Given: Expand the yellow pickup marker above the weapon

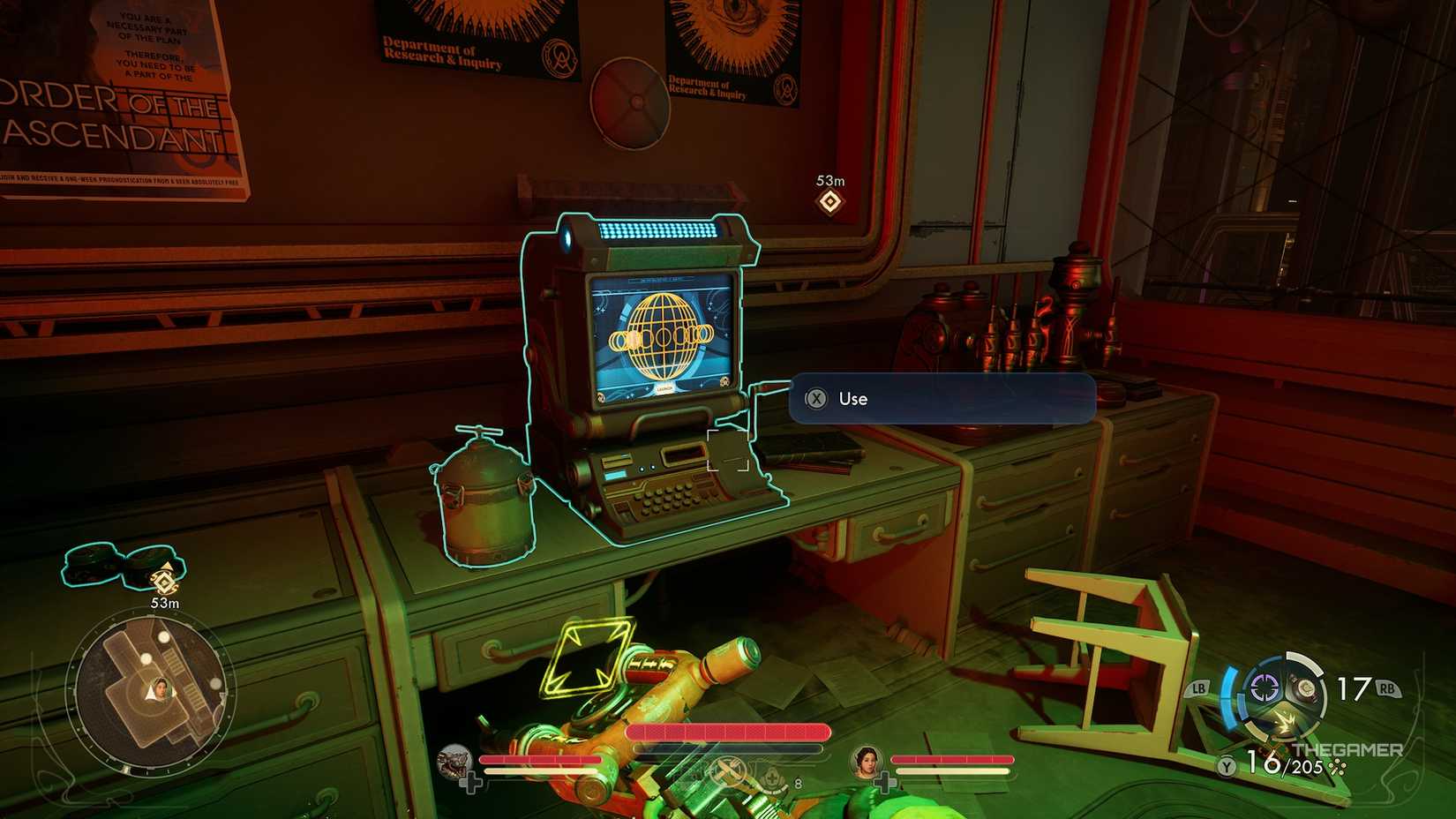Looking at the screenshot, I should click(x=589, y=655).
